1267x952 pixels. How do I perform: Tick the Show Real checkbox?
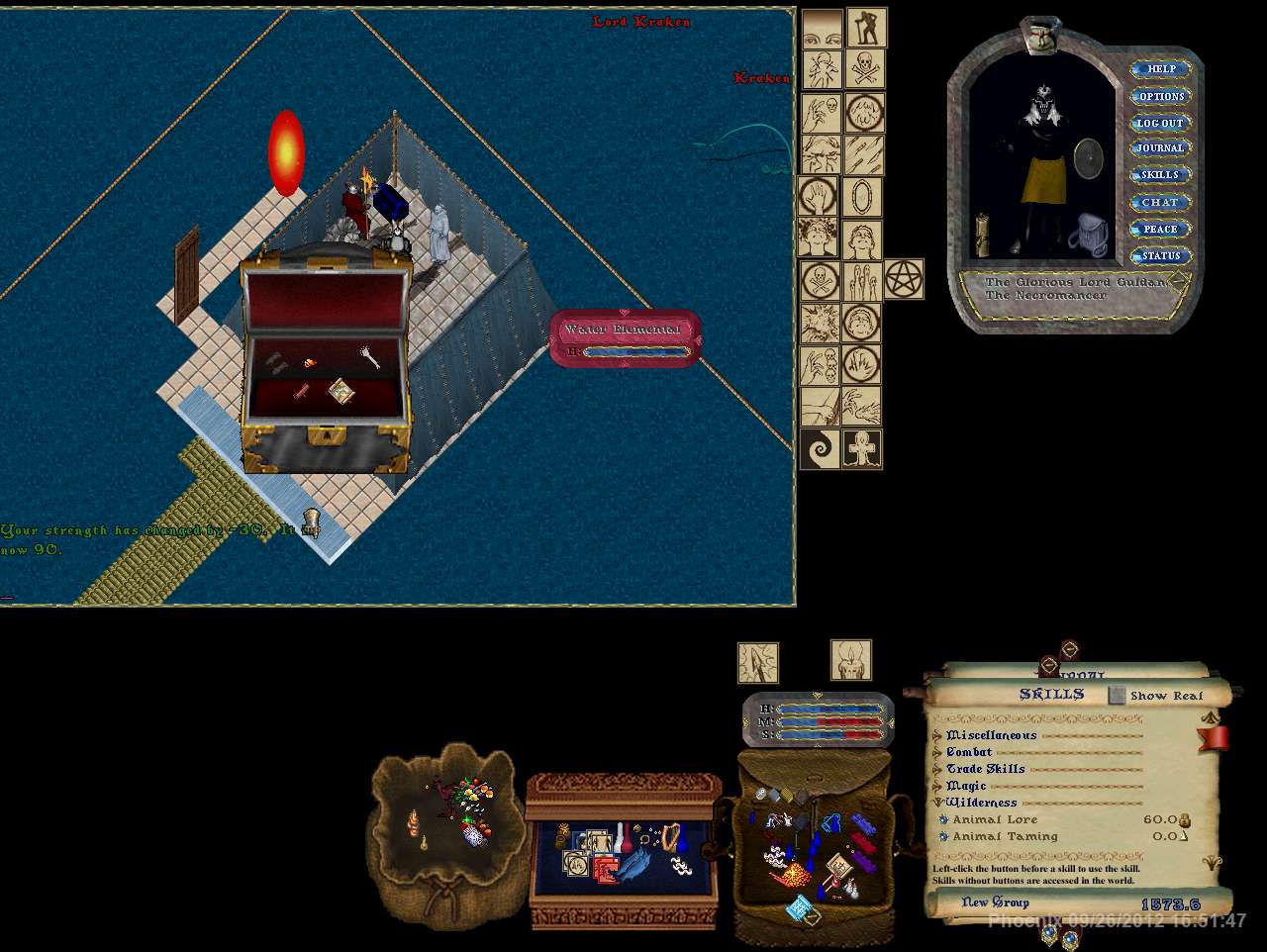[x=1117, y=696]
